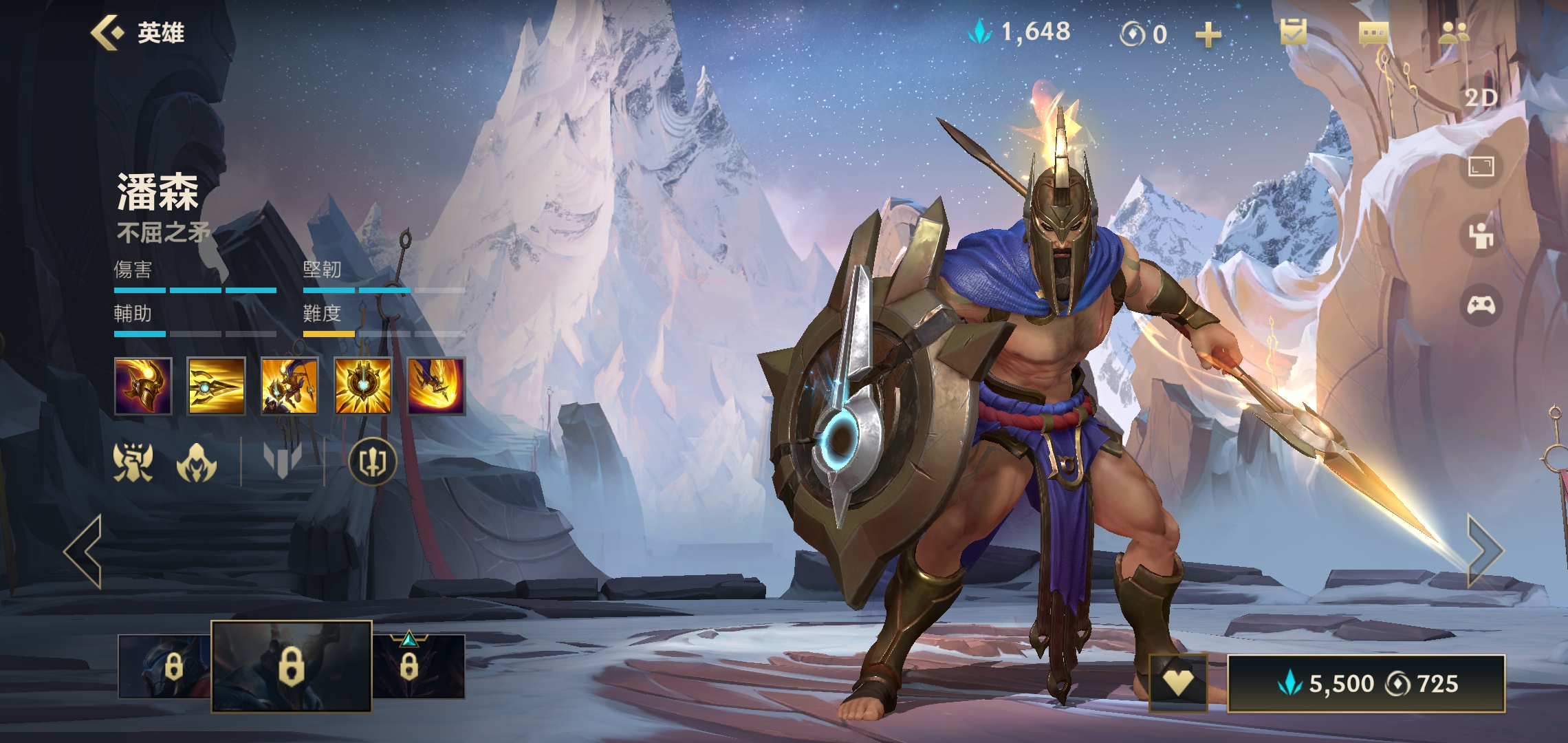Toggle the 2D view button

point(1481,98)
